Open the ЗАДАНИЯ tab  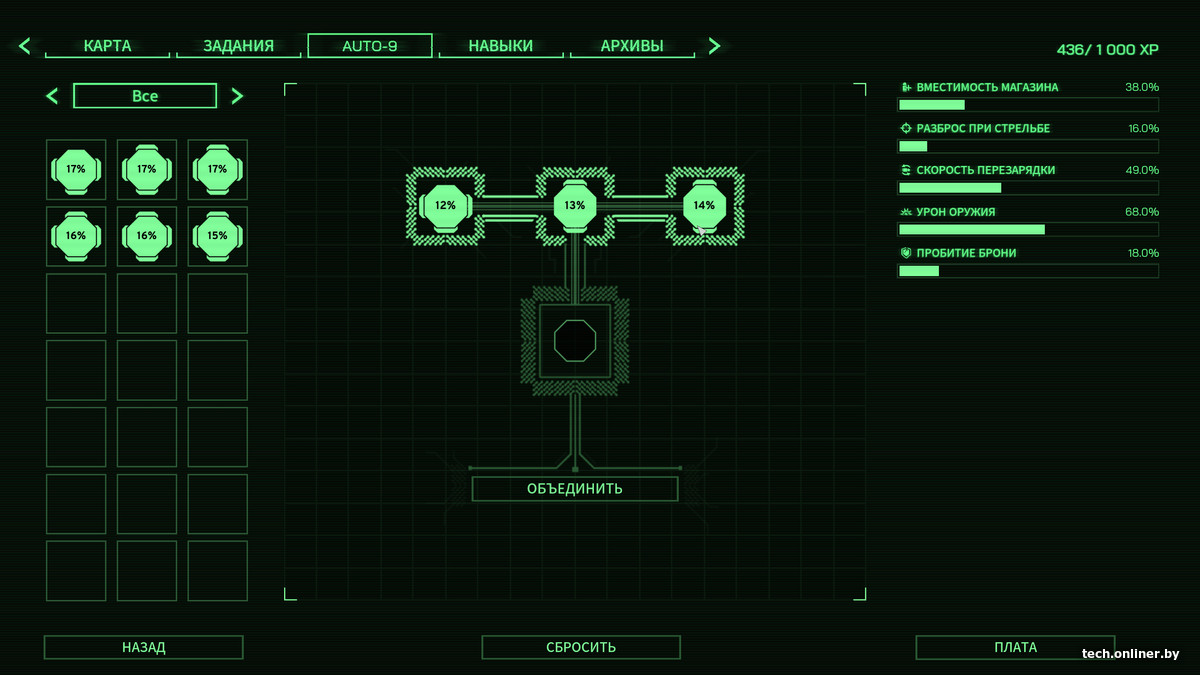pyautogui.click(x=238, y=46)
